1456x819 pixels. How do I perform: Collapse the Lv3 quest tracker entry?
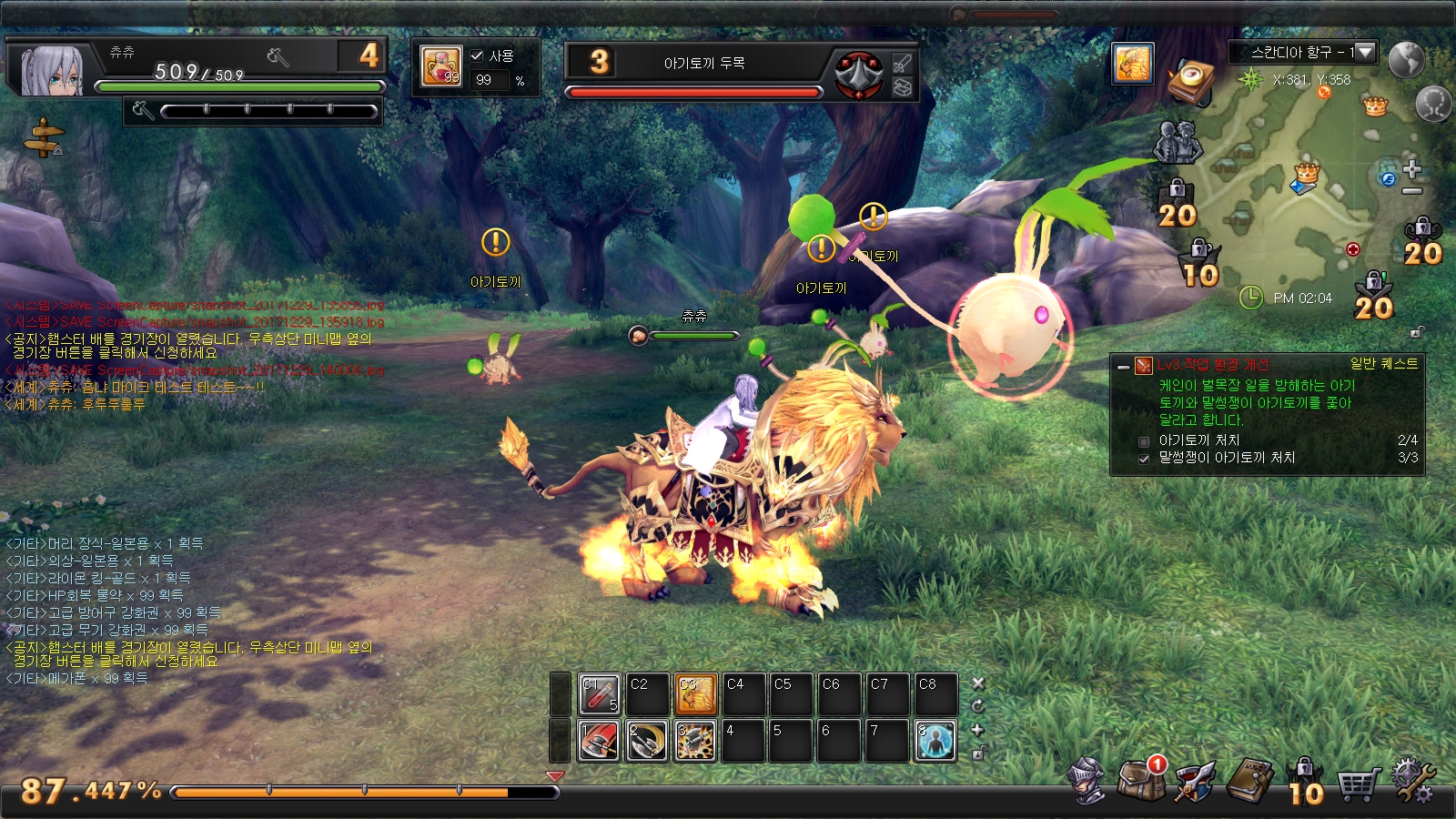click(x=1124, y=366)
